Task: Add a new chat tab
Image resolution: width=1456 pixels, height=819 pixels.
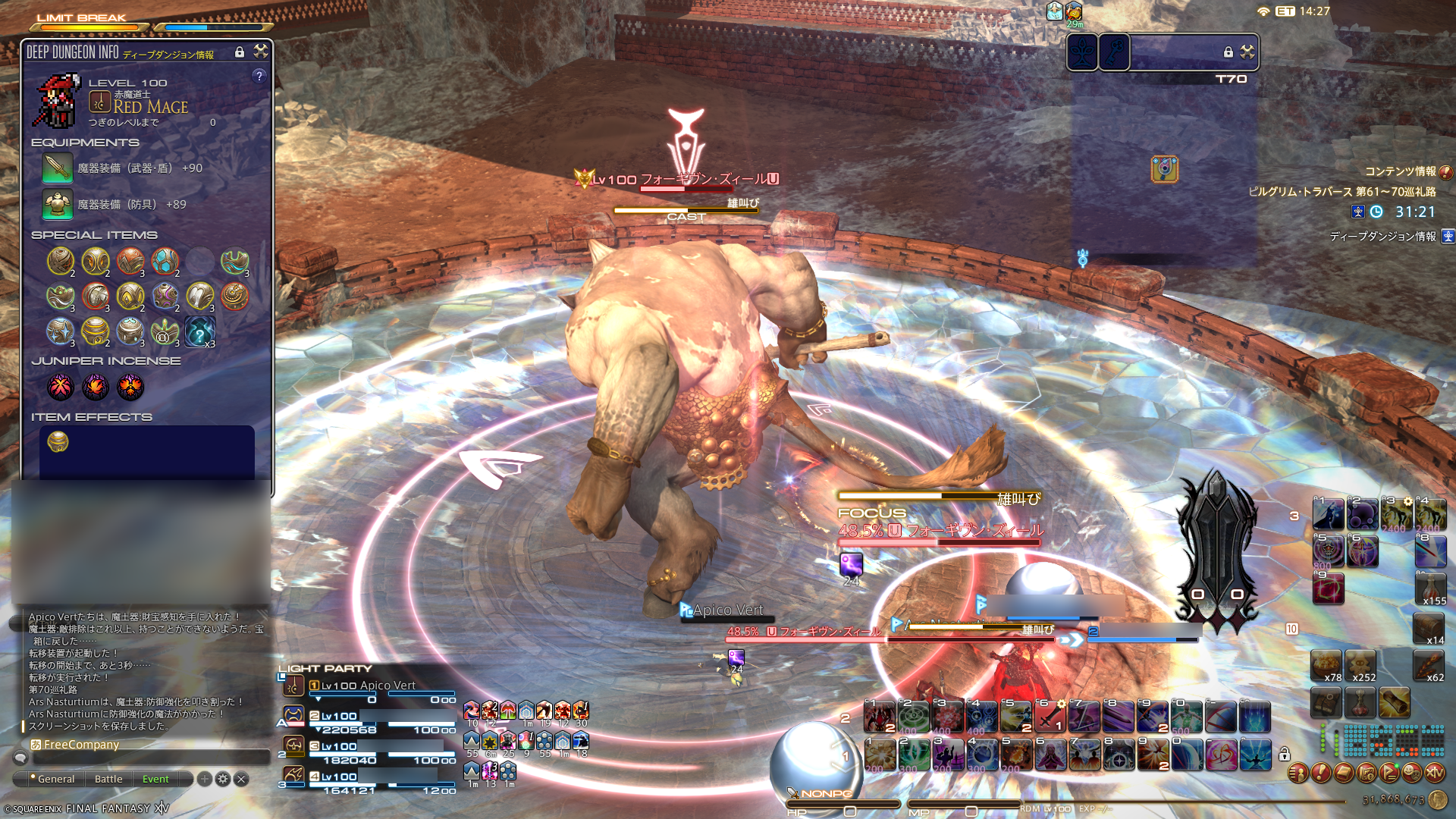Action: (x=205, y=779)
